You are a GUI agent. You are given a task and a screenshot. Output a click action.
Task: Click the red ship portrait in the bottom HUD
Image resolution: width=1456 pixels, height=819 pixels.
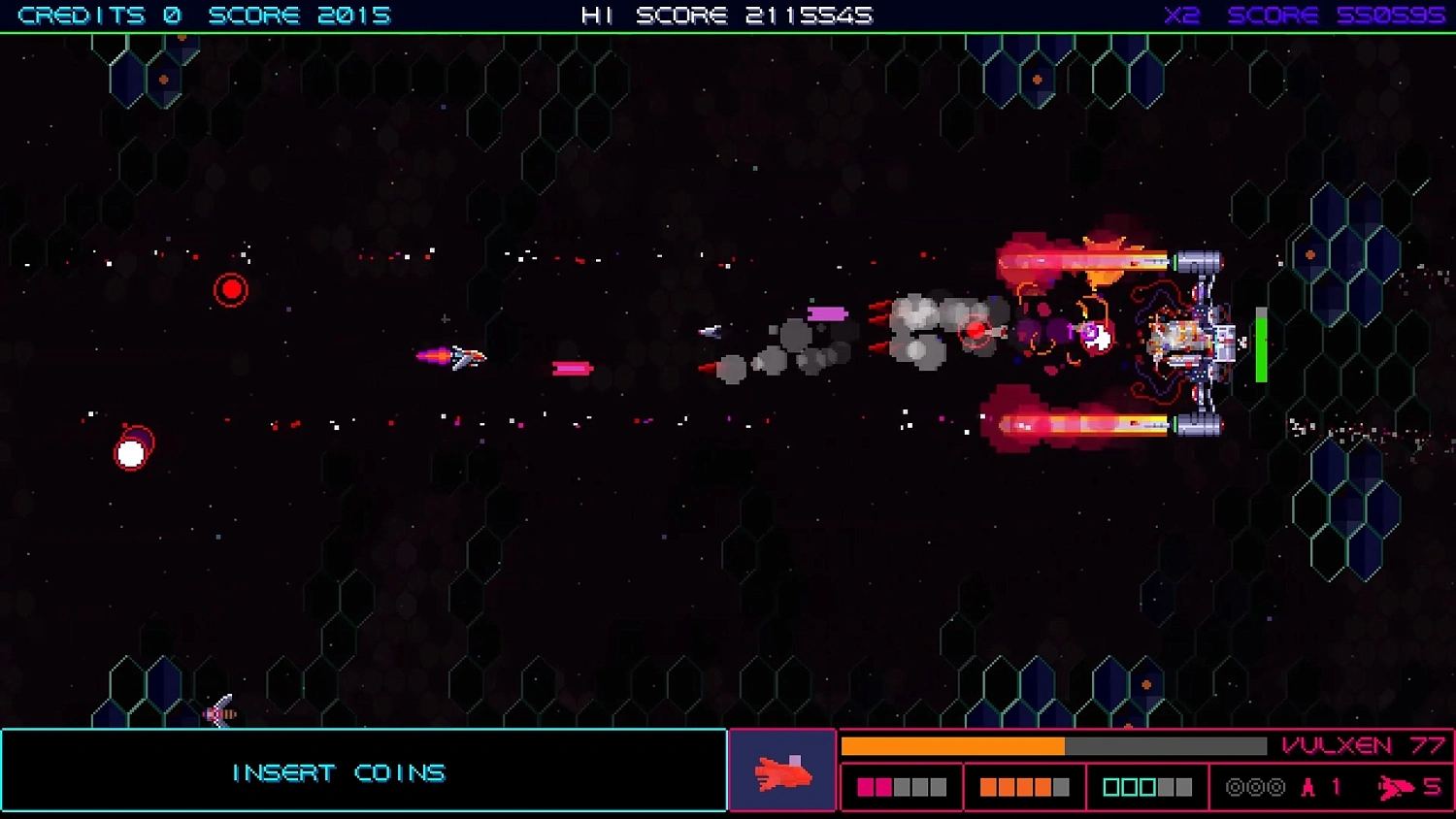(x=782, y=770)
